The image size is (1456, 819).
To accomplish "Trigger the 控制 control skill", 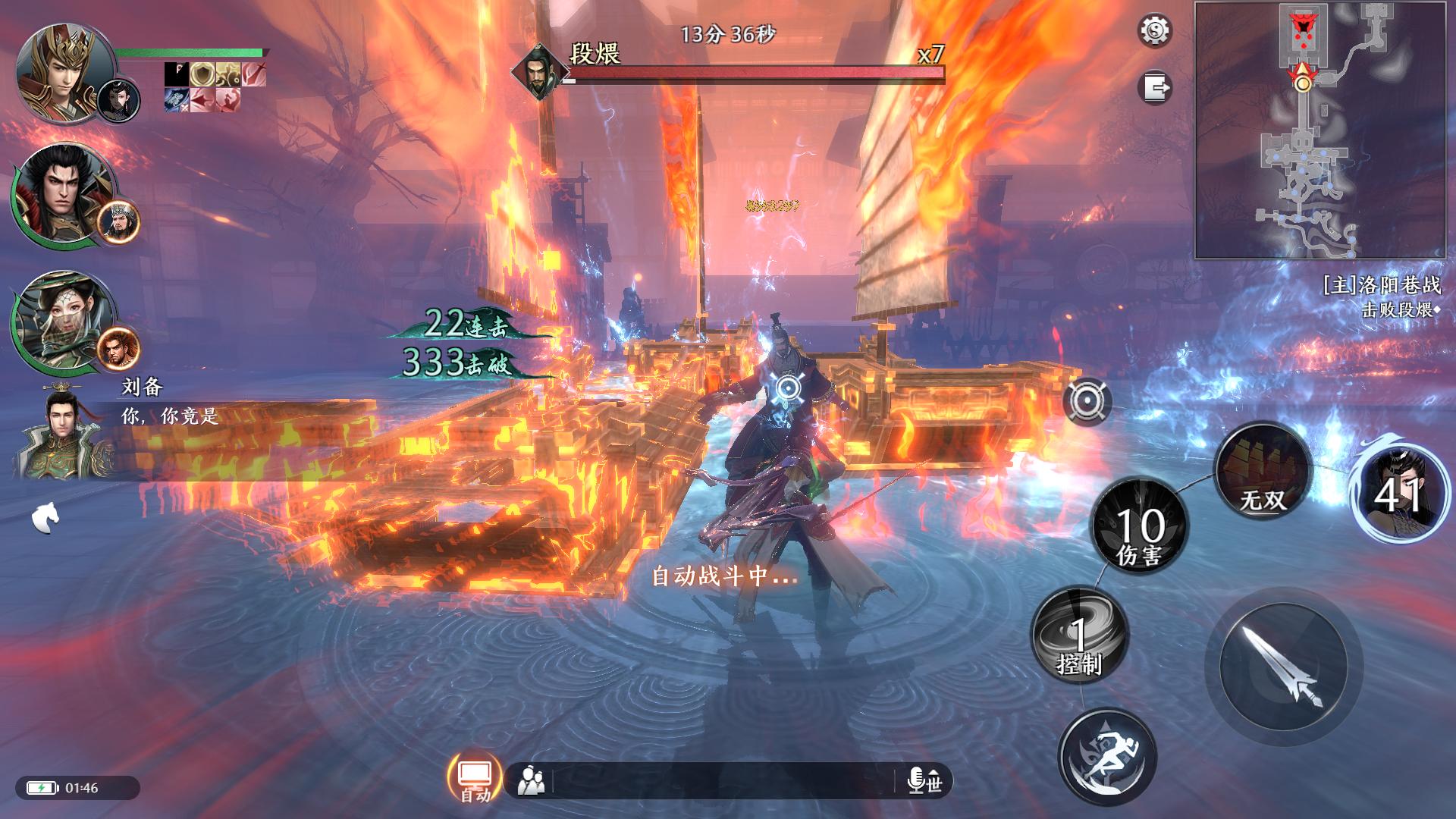I will coord(1080,635).
